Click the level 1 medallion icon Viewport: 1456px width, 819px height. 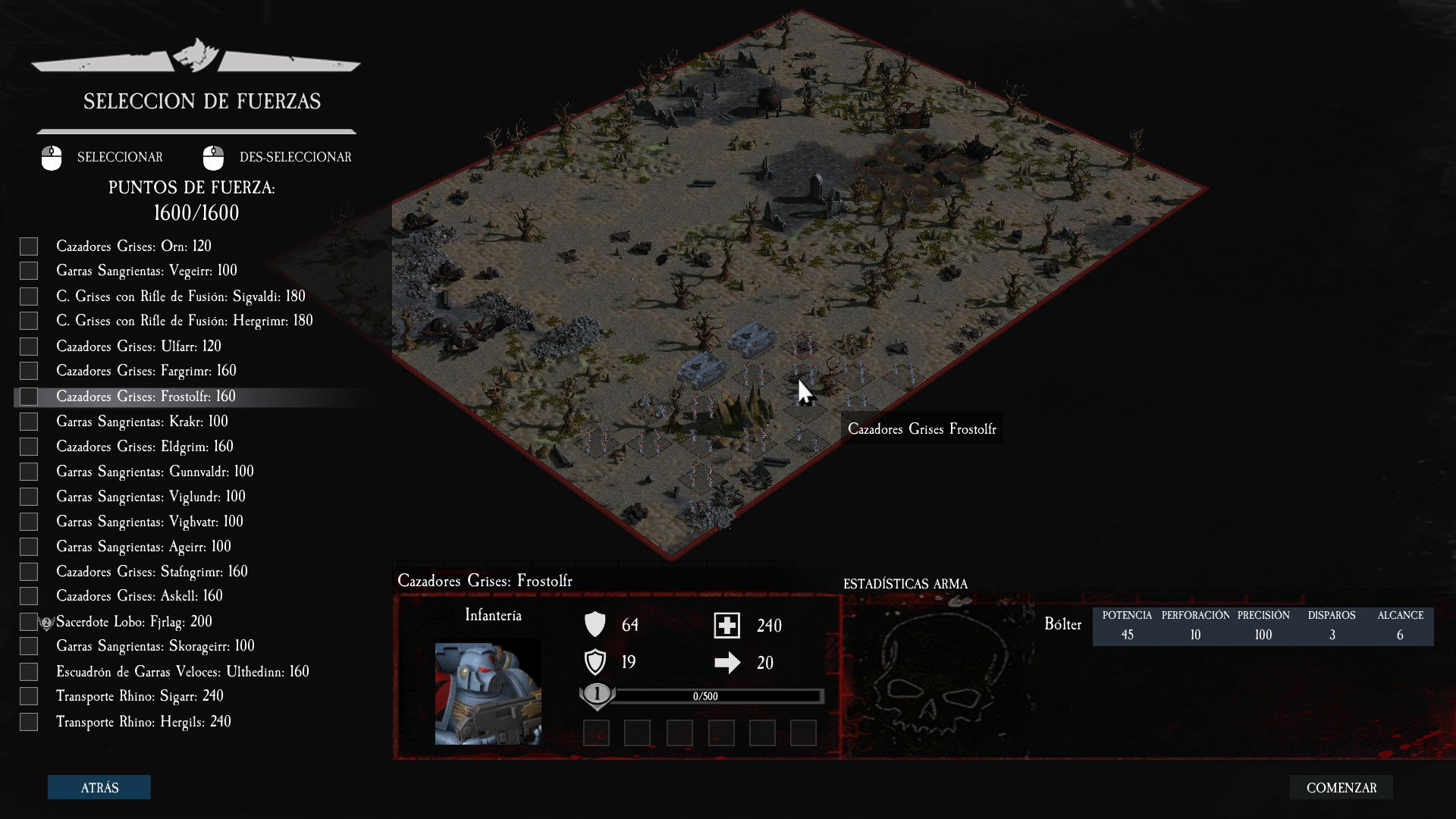(x=597, y=693)
